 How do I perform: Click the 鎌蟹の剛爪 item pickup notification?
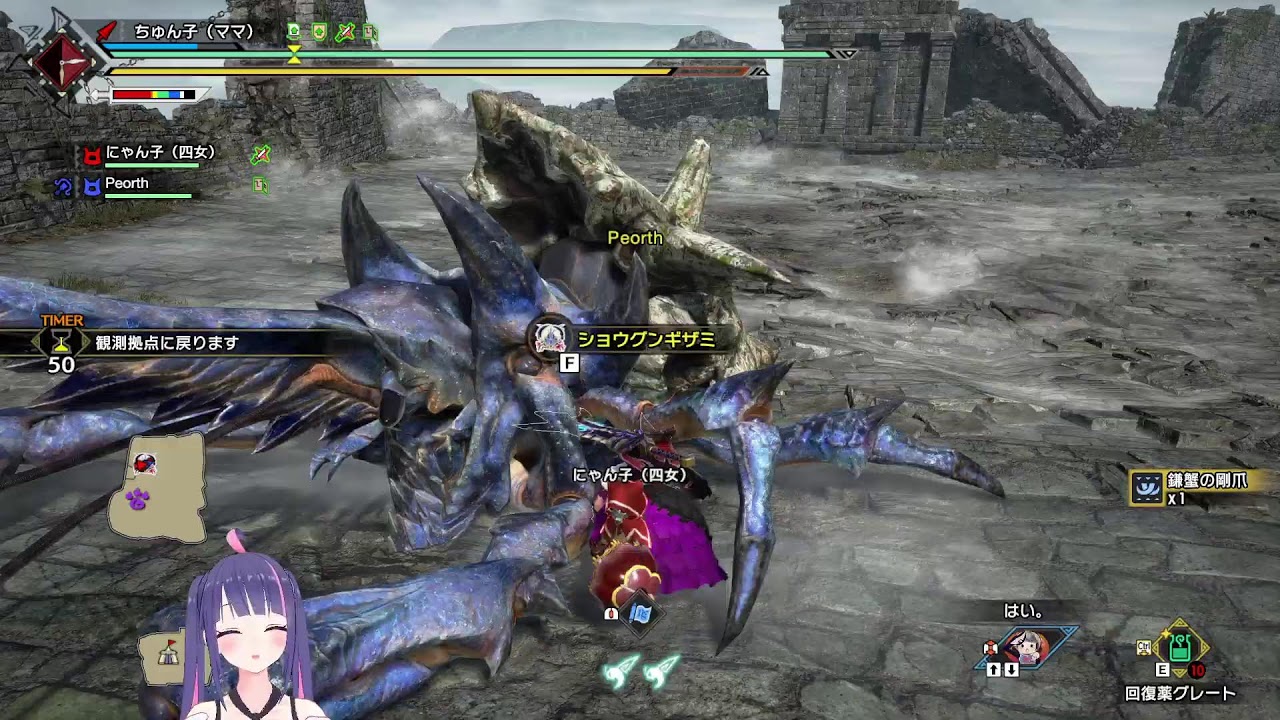point(1196,485)
